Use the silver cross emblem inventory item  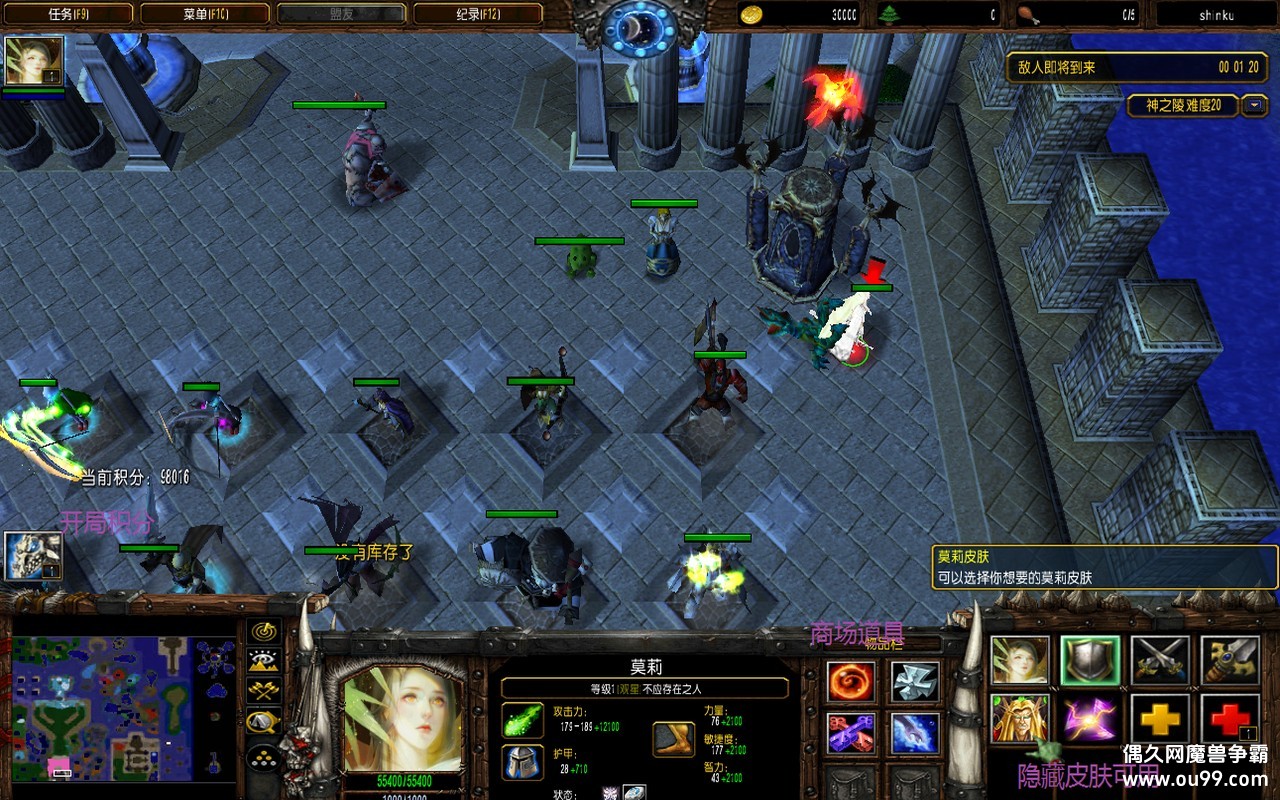915,682
